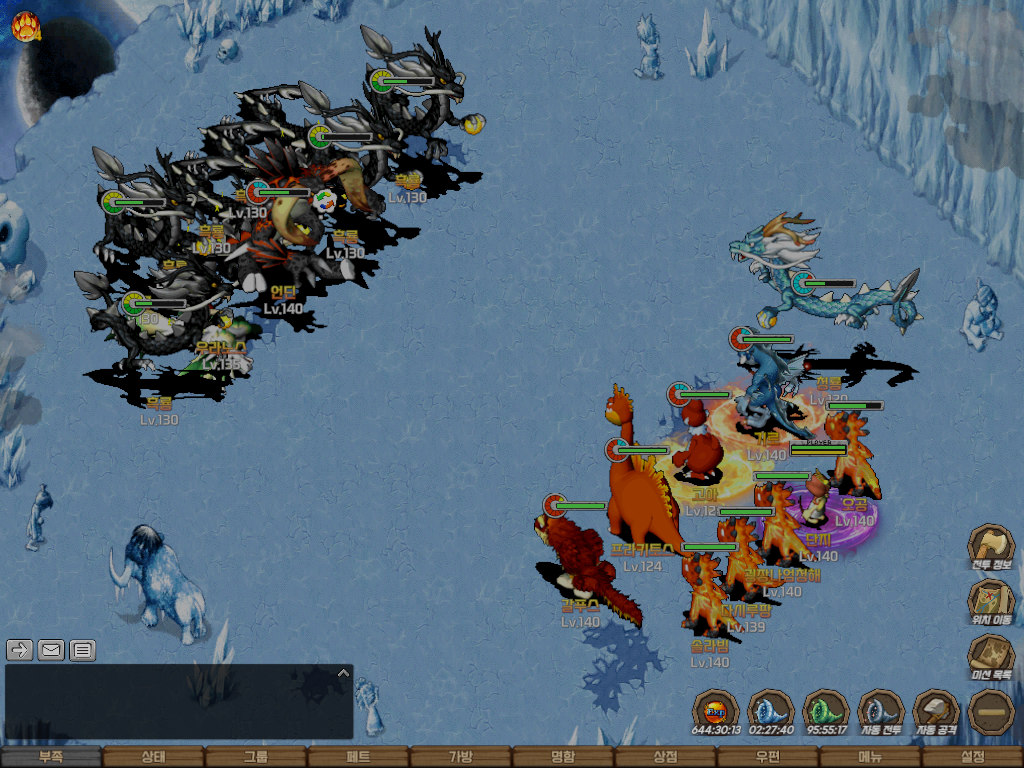Open the 가방 (bag) tab
The height and width of the screenshot is (768, 1024).
(460, 758)
